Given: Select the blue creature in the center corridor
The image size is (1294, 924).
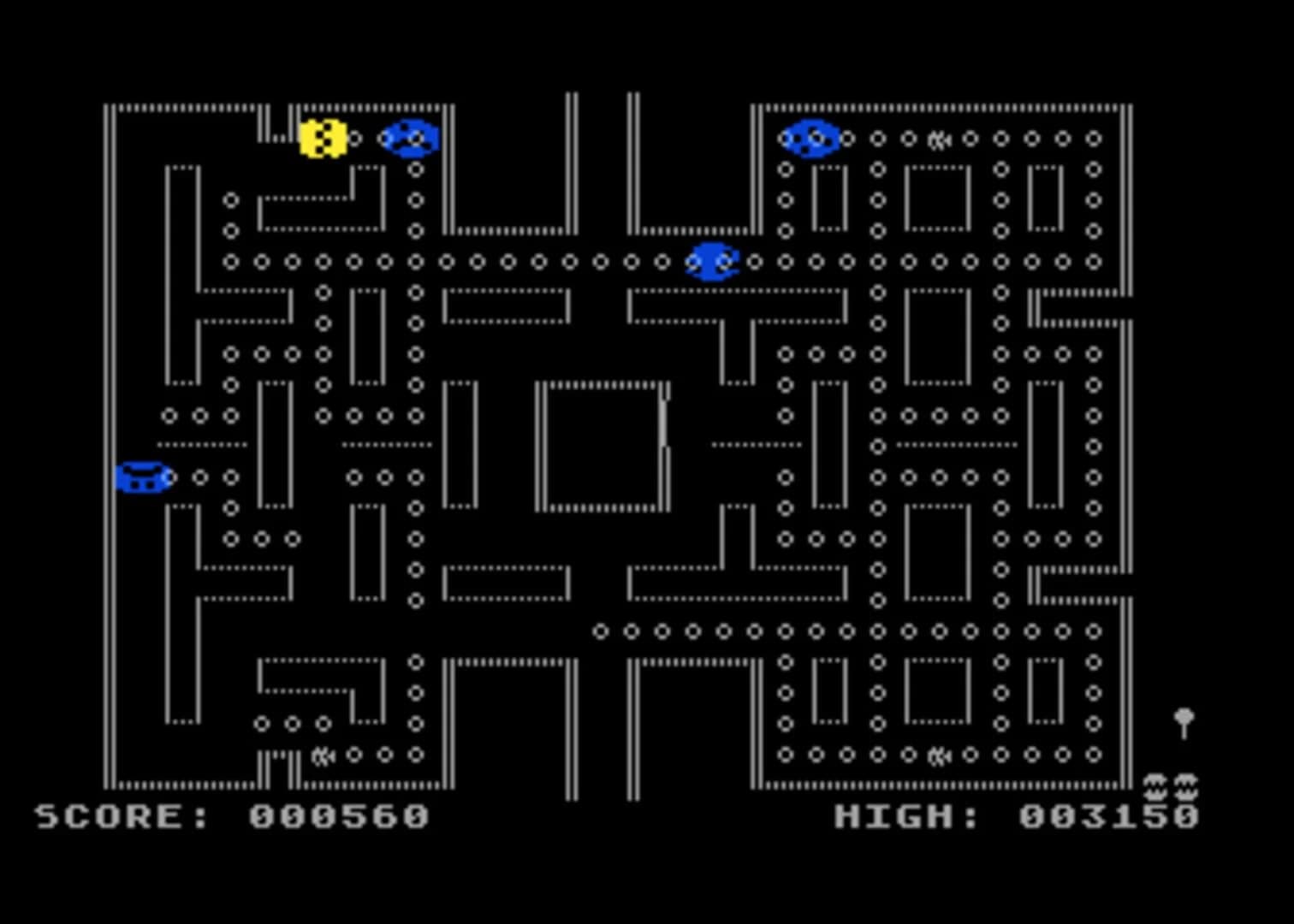Looking at the screenshot, I should 711,262.
